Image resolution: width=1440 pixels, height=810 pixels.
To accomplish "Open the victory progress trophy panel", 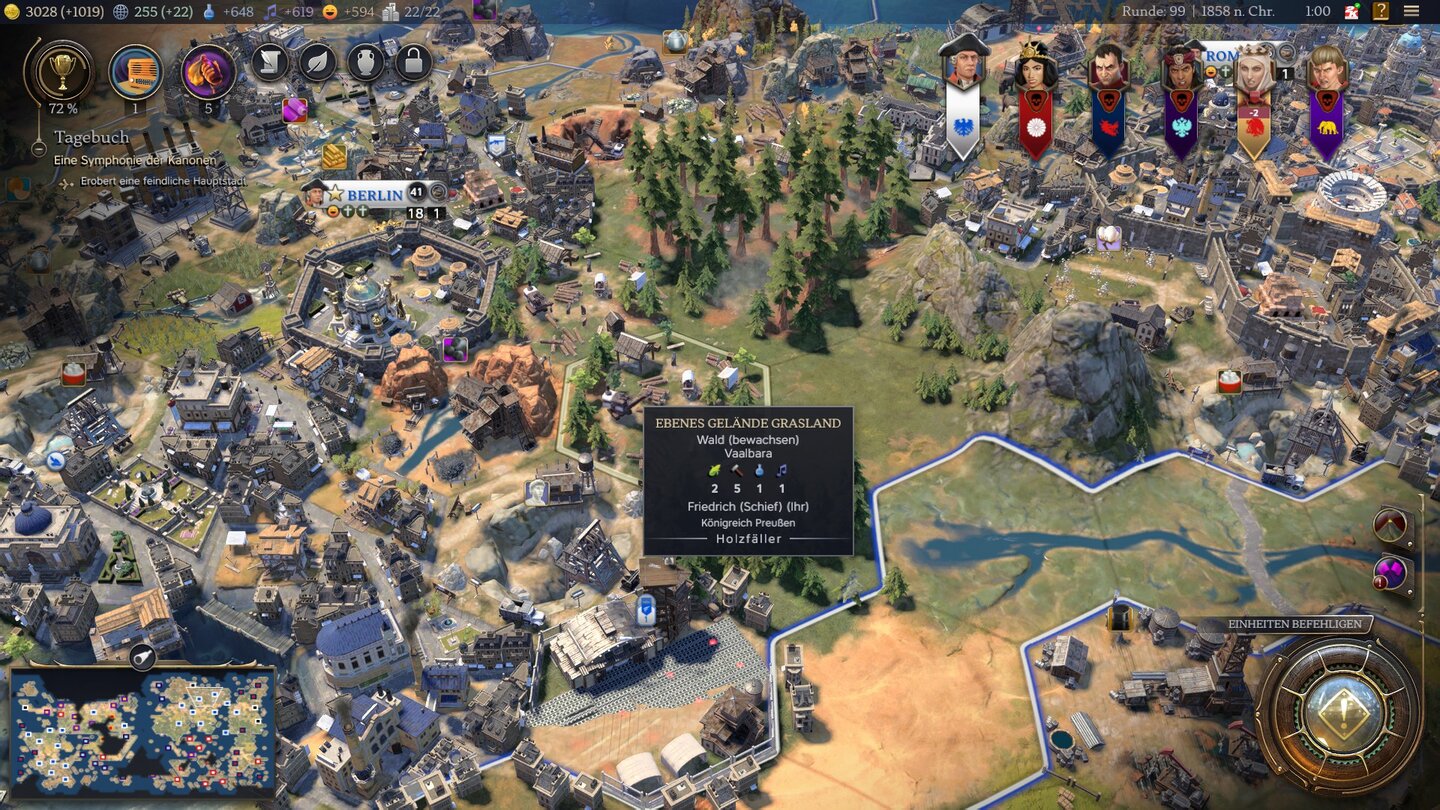I will pyautogui.click(x=64, y=71).
